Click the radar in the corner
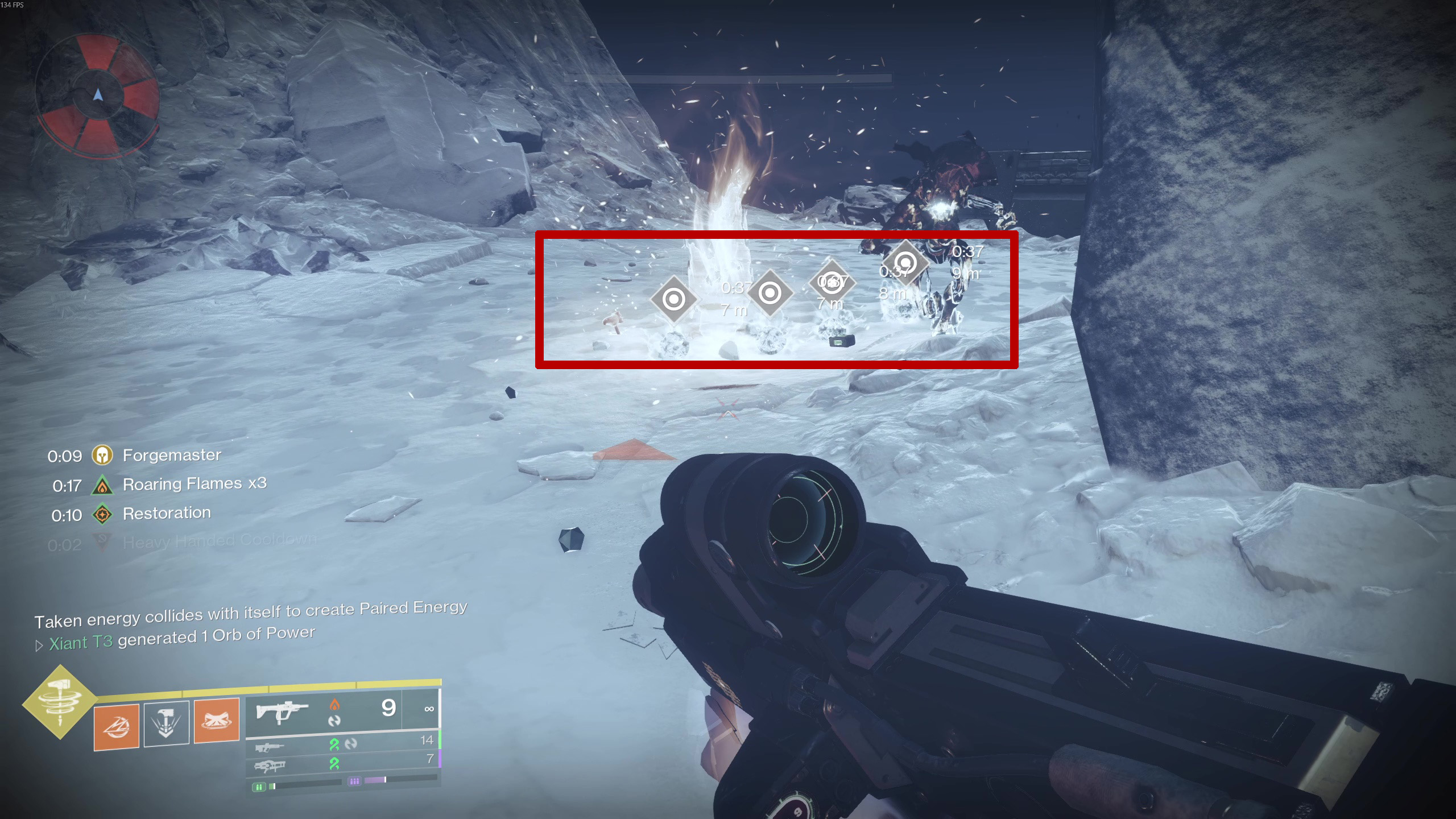 click(97, 96)
